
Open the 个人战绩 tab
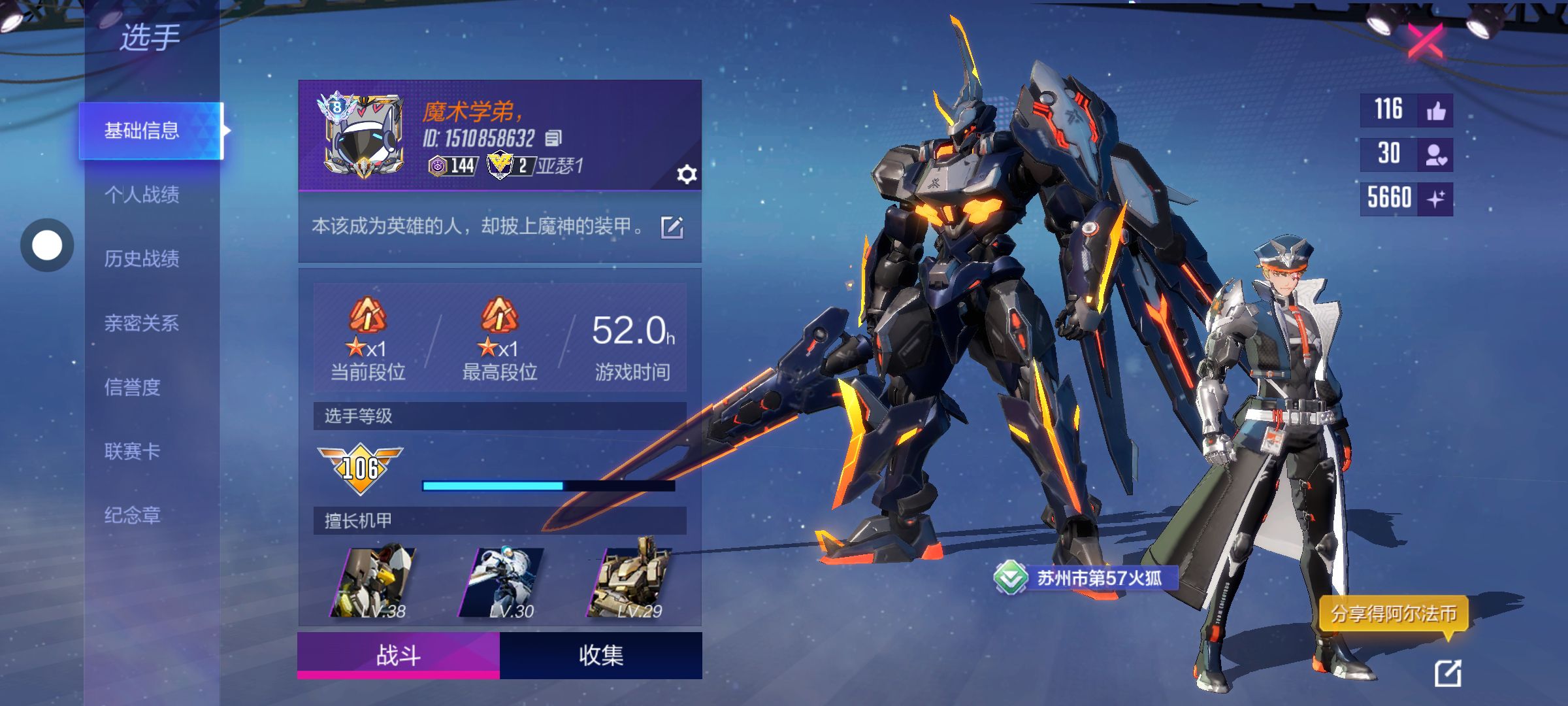pyautogui.click(x=142, y=194)
